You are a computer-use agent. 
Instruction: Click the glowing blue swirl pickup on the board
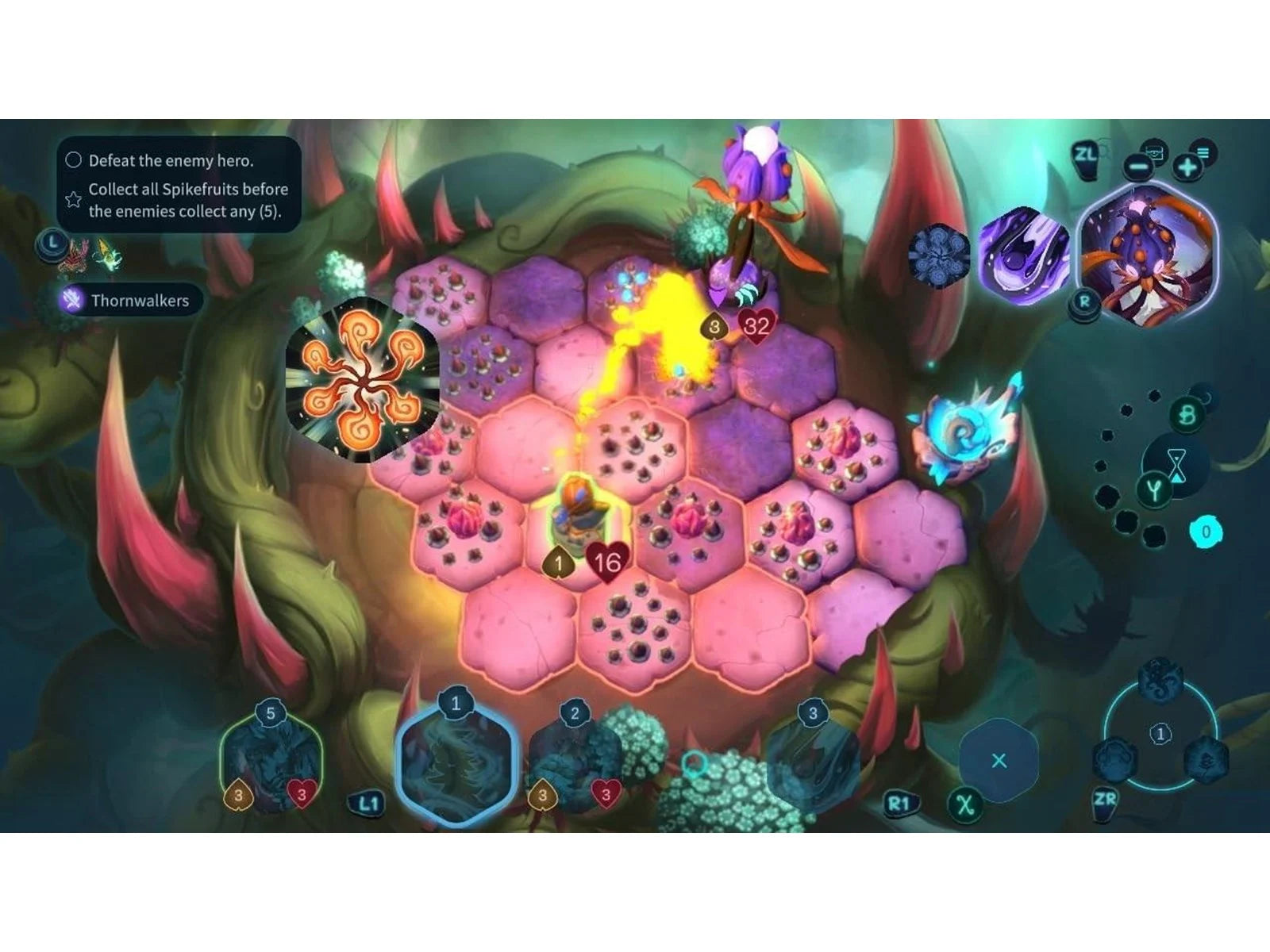click(x=964, y=432)
